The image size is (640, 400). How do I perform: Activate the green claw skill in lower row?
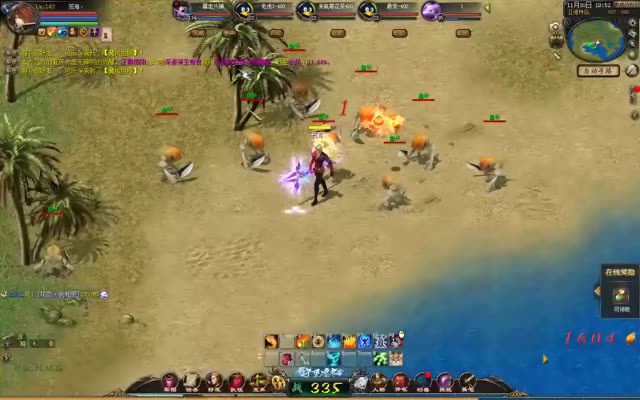pos(380,359)
